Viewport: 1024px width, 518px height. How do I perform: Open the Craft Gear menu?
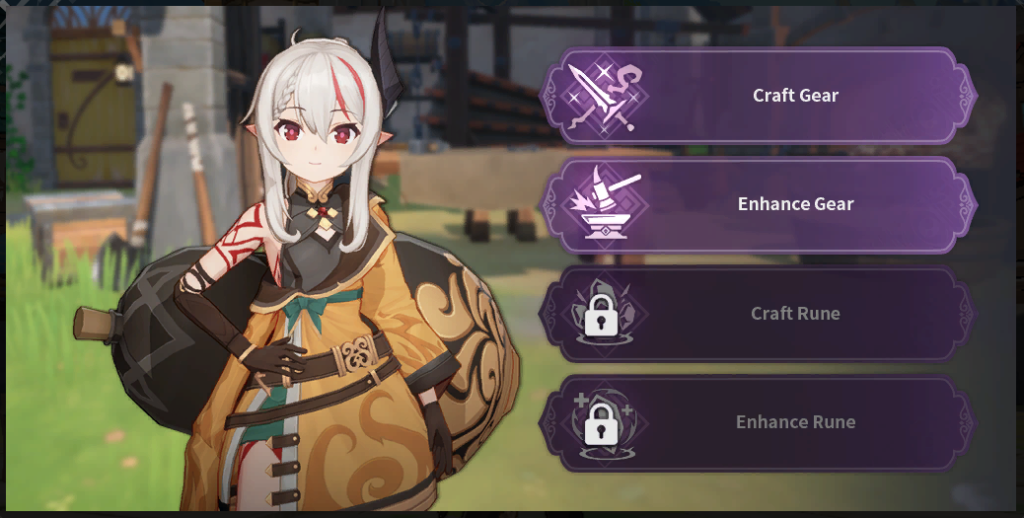(x=757, y=96)
